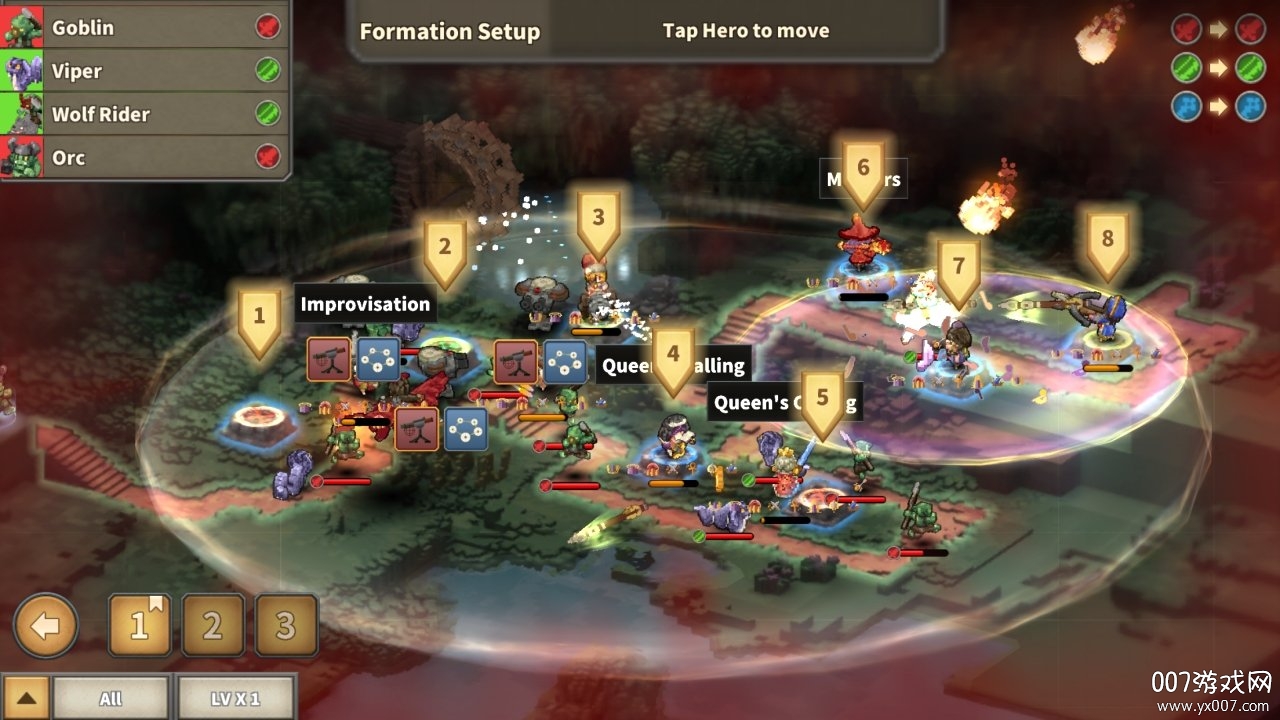The image size is (1280, 720).
Task: Select the Goblin portrait in the enemy list
Action: pos(22,26)
